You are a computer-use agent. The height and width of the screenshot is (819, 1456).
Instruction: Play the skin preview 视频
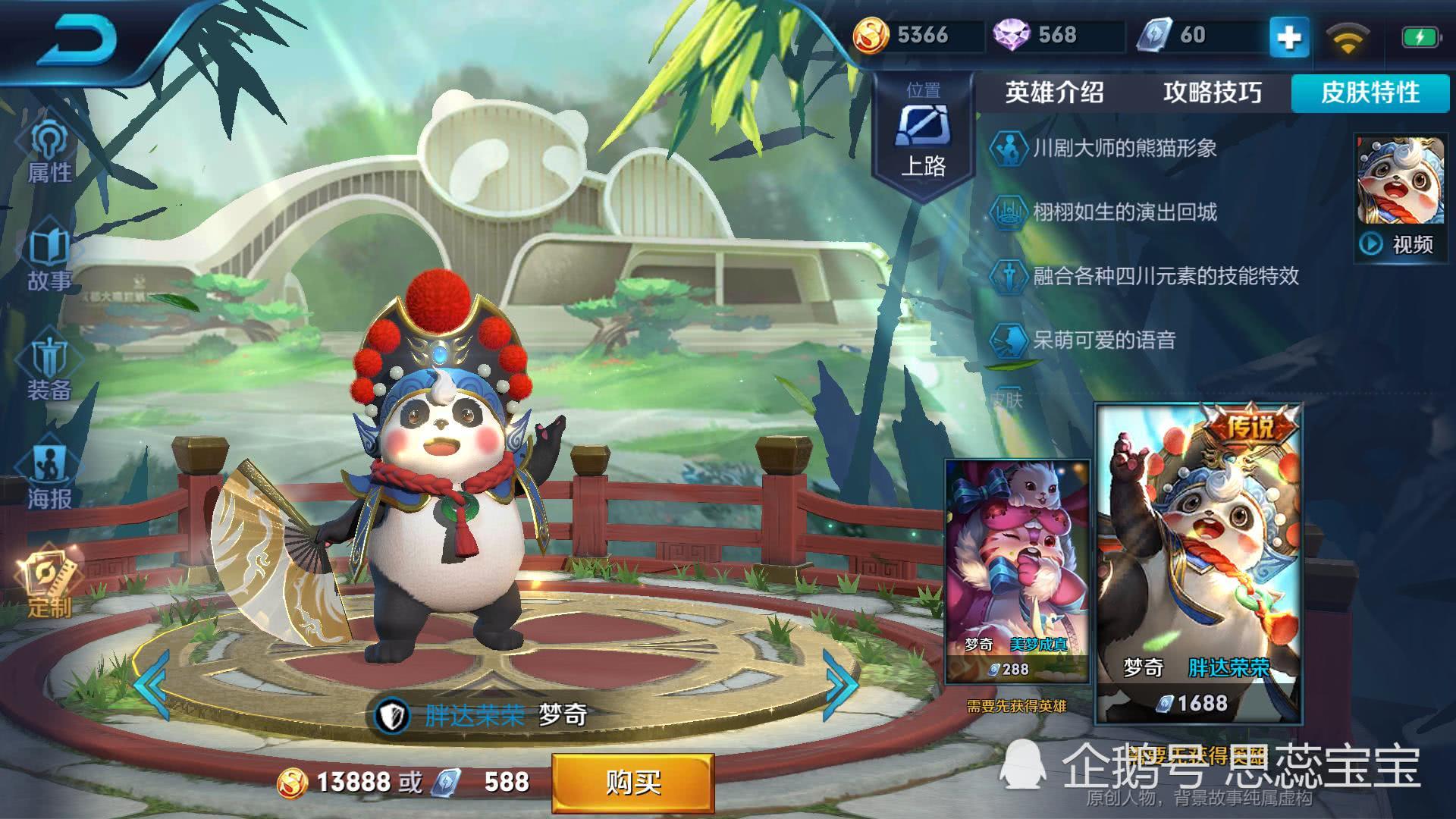coord(1399,243)
